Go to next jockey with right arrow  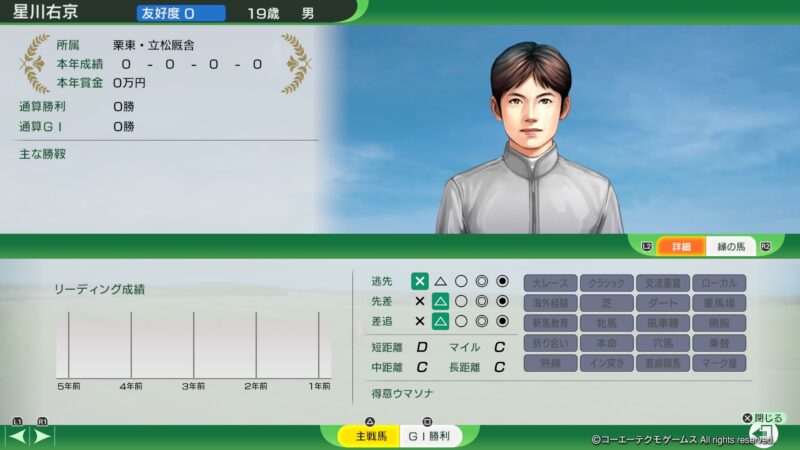43,436
